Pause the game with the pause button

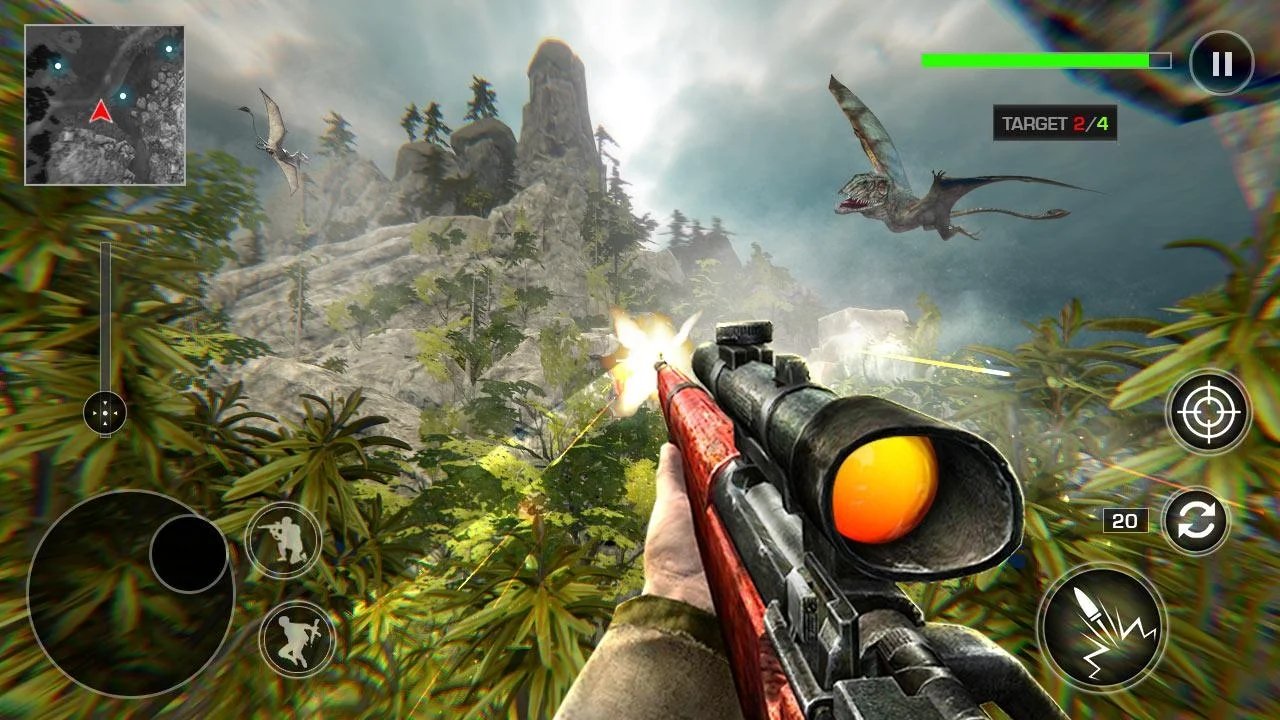pos(1221,64)
